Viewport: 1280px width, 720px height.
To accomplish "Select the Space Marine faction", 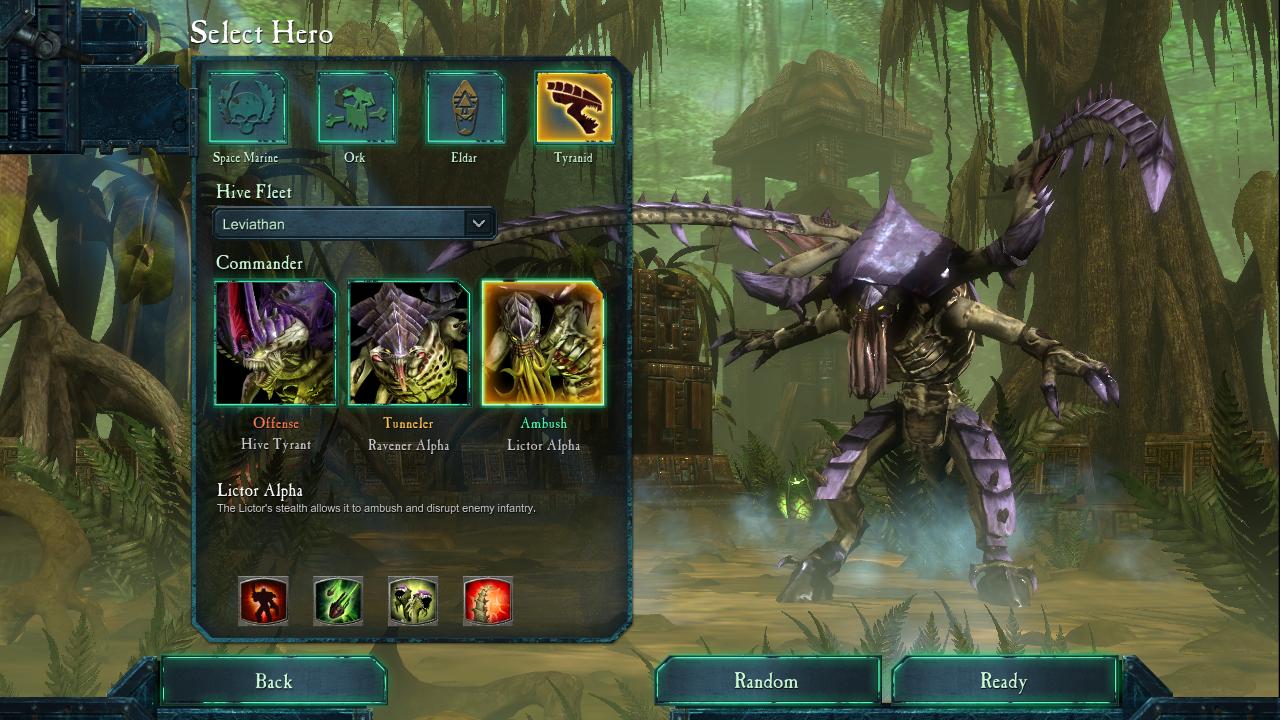I will (x=247, y=108).
